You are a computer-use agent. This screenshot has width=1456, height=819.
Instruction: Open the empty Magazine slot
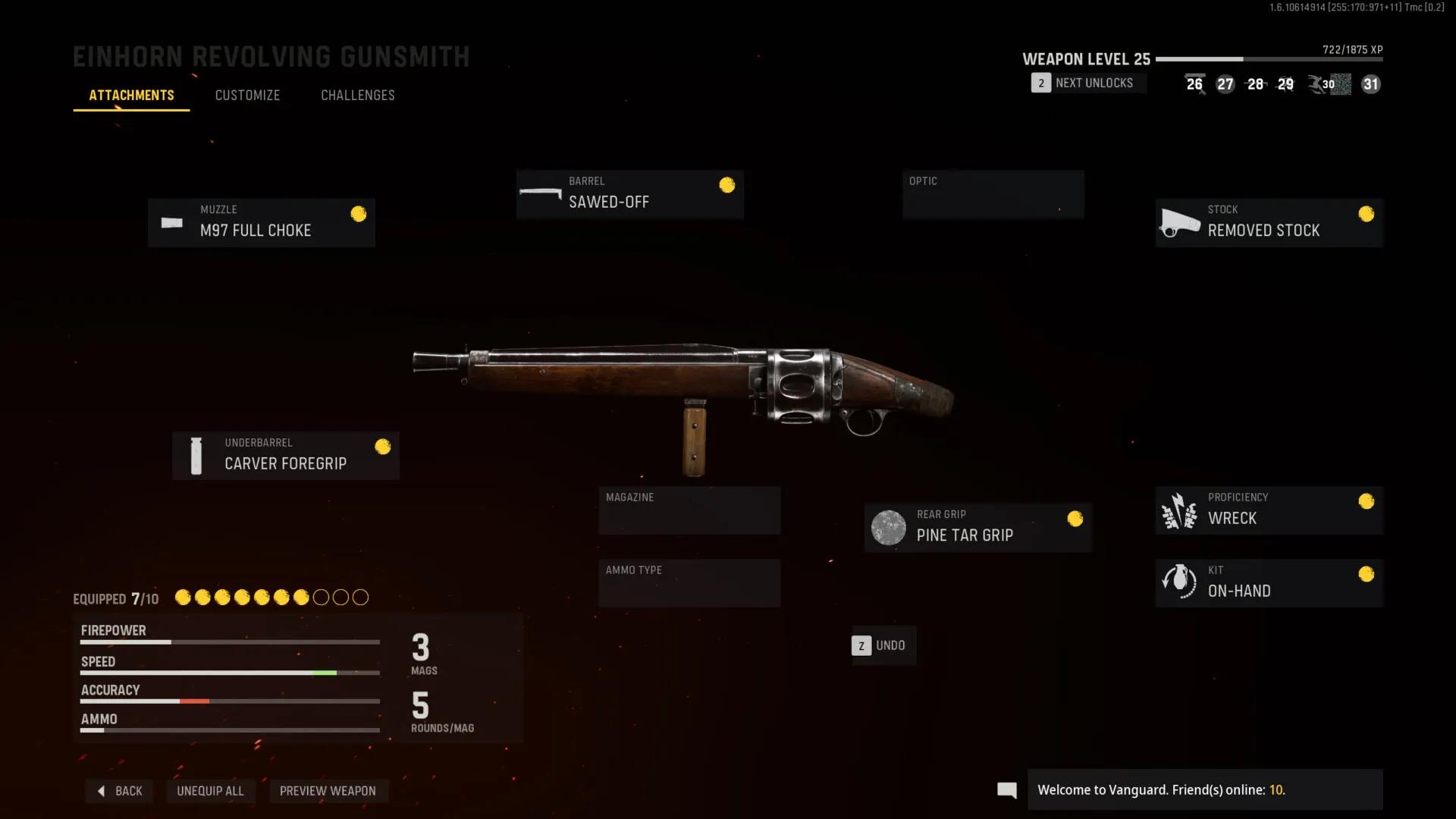[689, 510]
